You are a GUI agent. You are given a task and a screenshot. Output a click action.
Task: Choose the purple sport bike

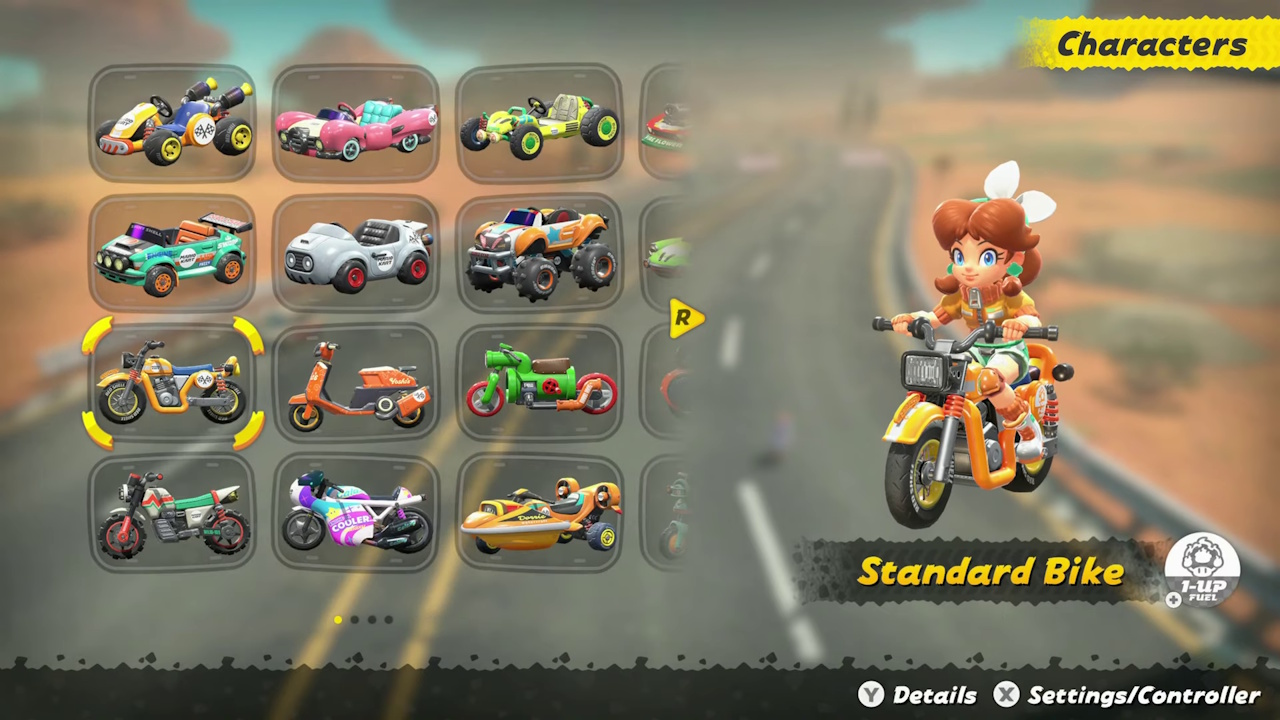tap(356, 513)
